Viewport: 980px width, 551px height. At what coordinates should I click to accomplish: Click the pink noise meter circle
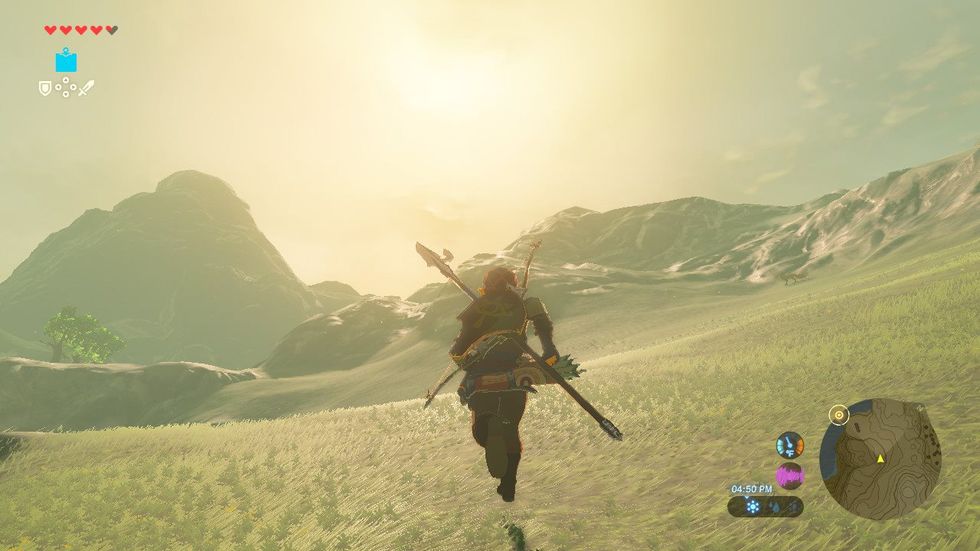click(790, 475)
